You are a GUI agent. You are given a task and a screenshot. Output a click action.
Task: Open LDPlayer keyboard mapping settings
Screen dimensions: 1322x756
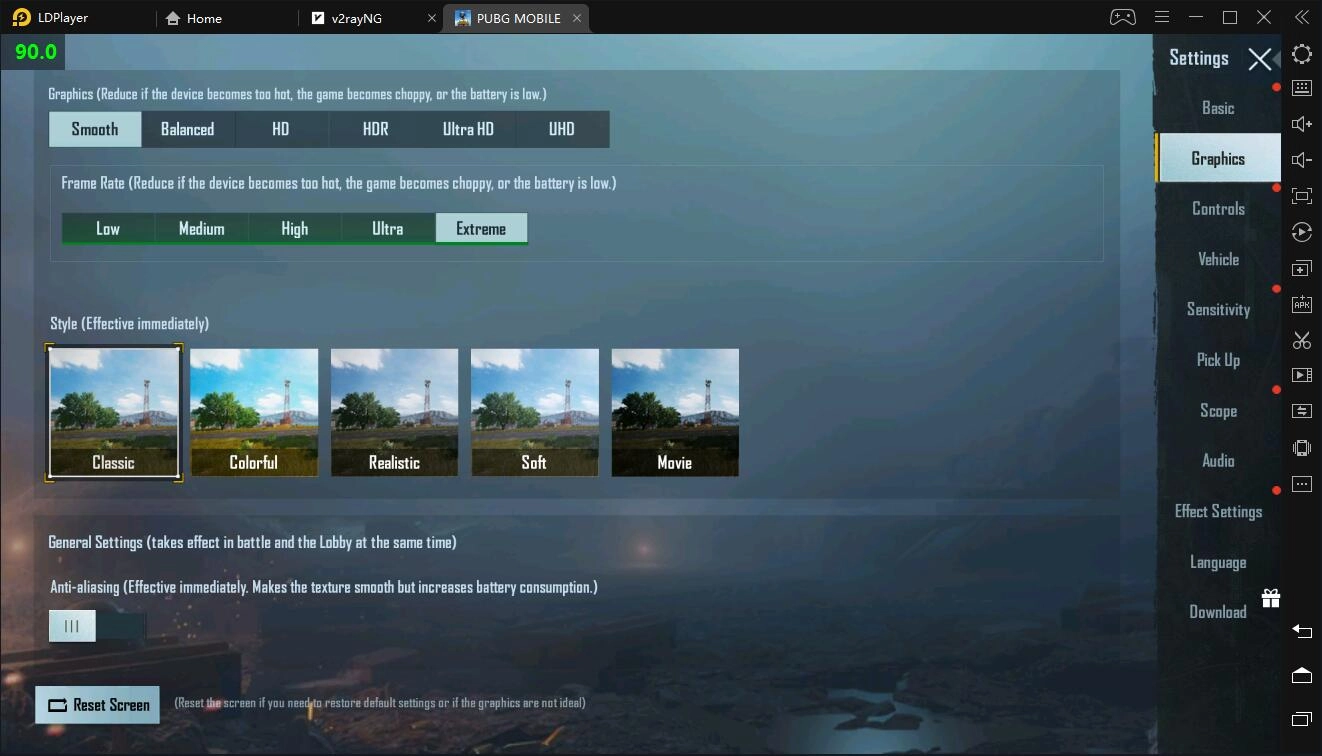pyautogui.click(x=1301, y=87)
